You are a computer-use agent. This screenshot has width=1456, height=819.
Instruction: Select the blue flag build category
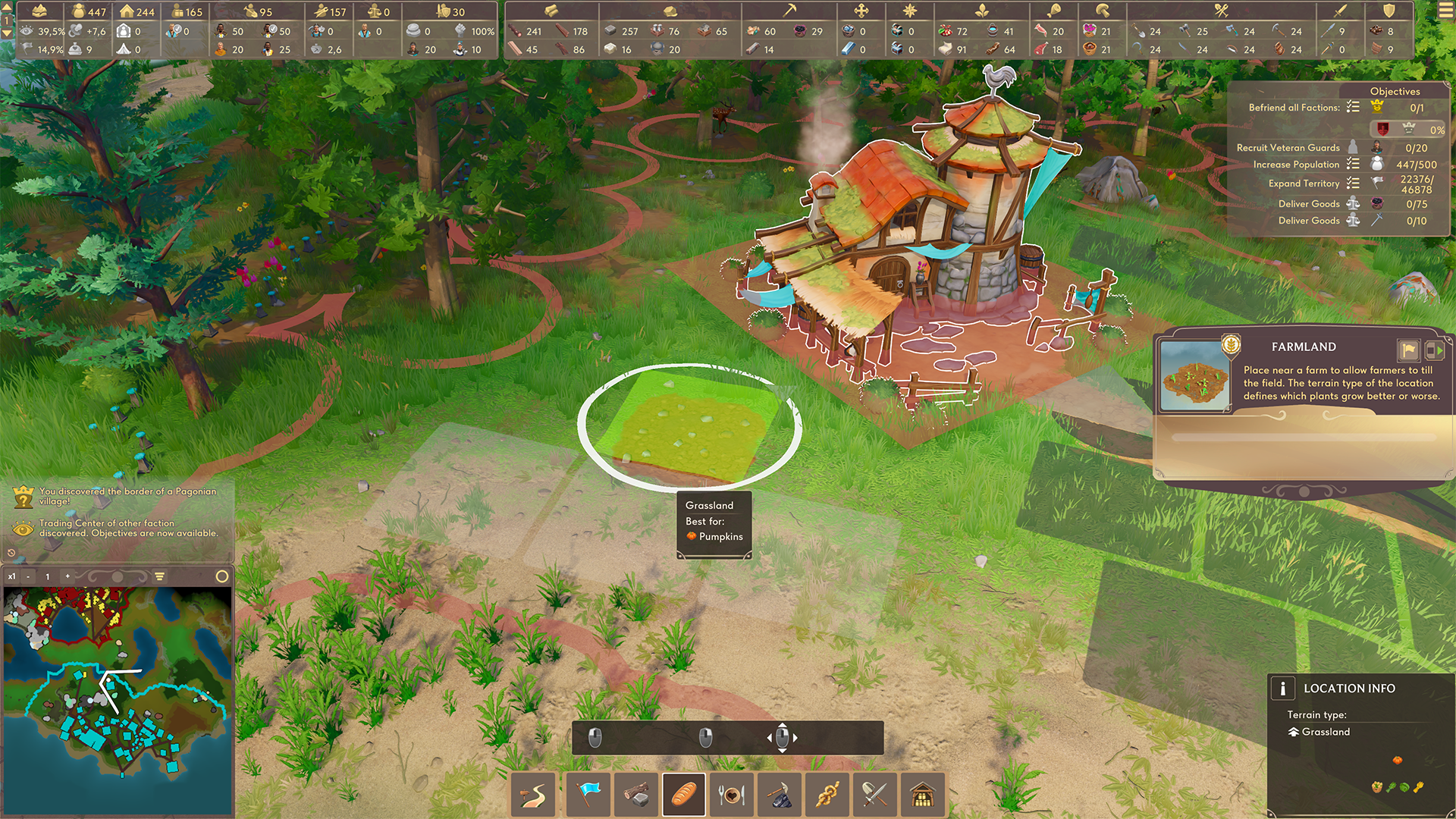coord(588,795)
